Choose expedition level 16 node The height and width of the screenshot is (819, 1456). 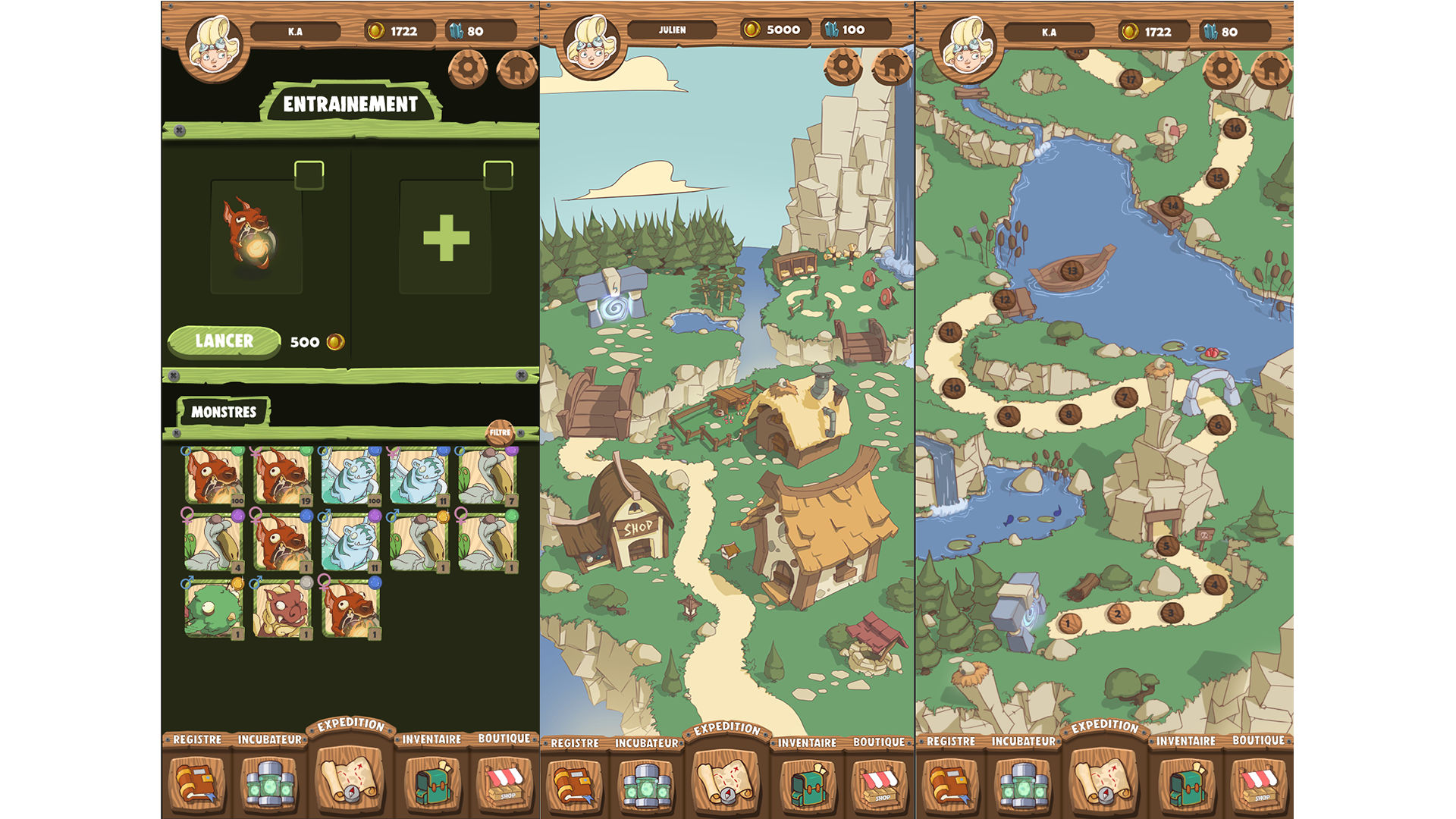coord(1235,128)
